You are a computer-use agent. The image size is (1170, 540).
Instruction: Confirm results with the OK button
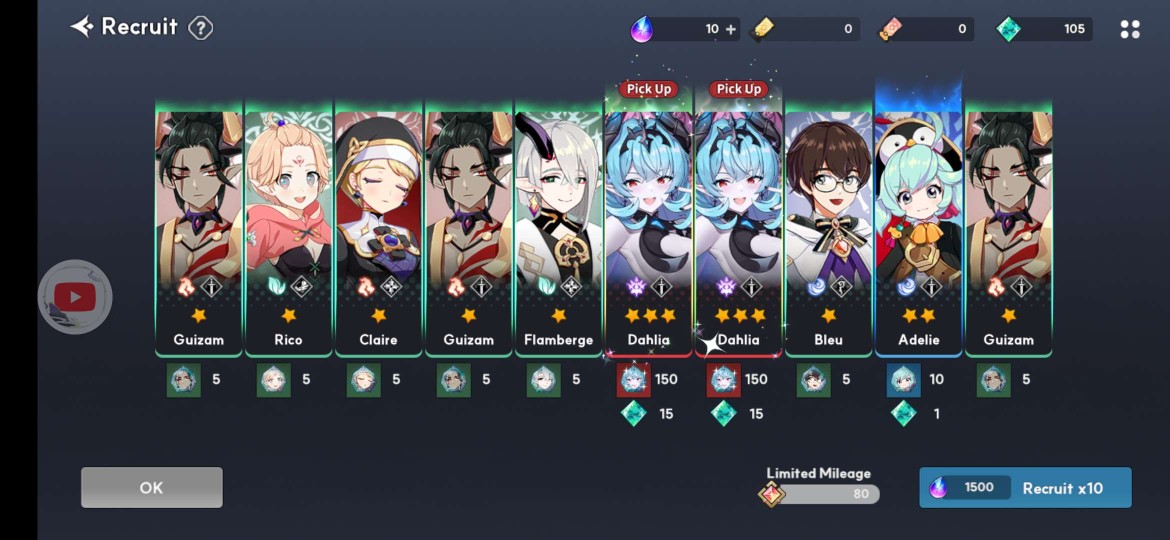(151, 488)
